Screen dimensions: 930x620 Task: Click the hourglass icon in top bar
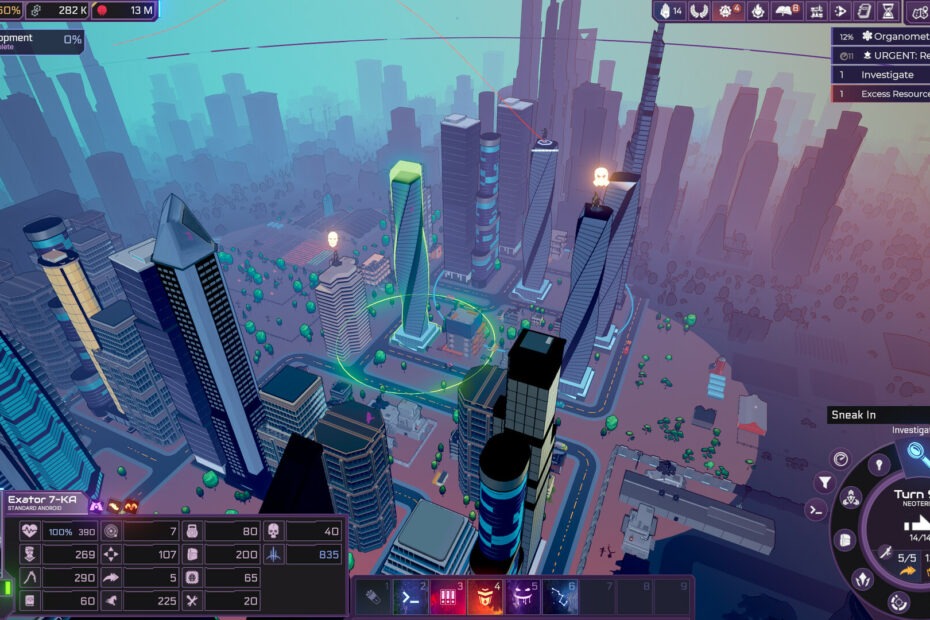pyautogui.click(x=887, y=11)
